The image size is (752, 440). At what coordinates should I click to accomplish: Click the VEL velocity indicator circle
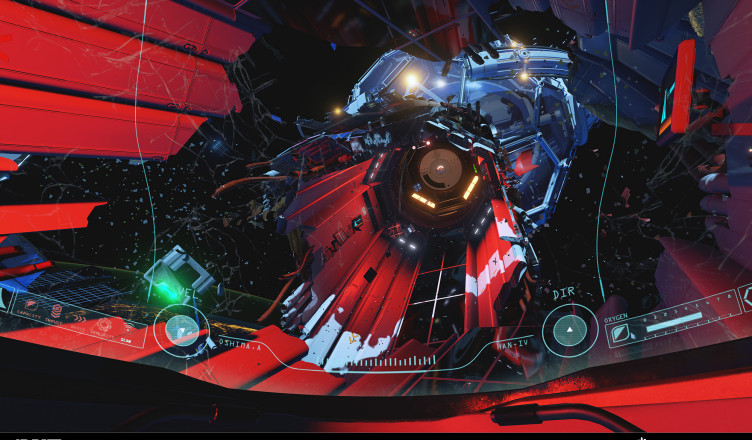coord(182,330)
